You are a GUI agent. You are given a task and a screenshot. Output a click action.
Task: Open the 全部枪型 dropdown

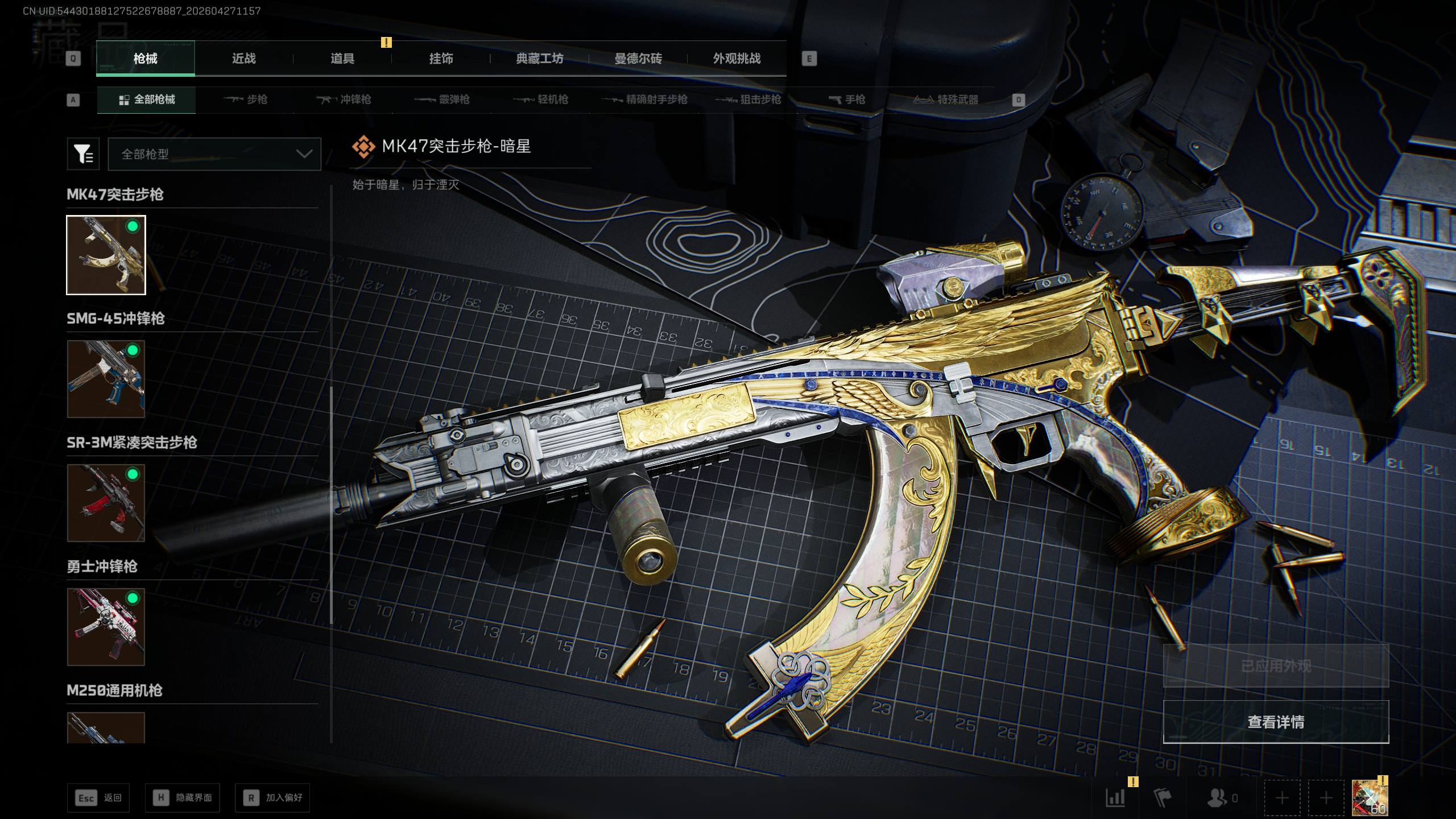point(214,154)
